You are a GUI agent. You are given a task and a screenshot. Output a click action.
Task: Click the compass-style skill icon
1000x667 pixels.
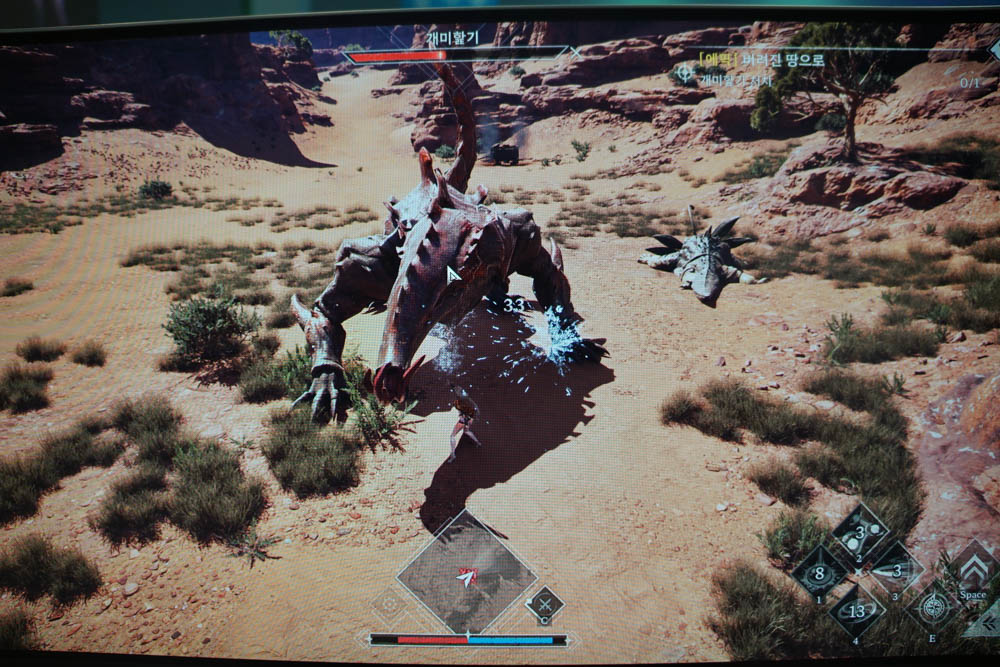click(x=935, y=608)
